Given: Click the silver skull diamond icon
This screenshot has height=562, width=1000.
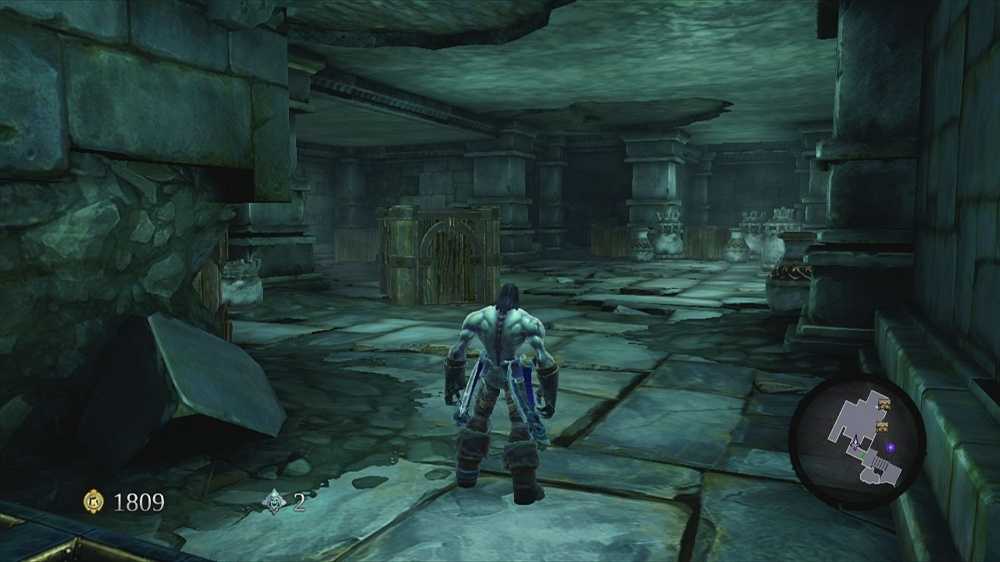Looking at the screenshot, I should [x=272, y=500].
